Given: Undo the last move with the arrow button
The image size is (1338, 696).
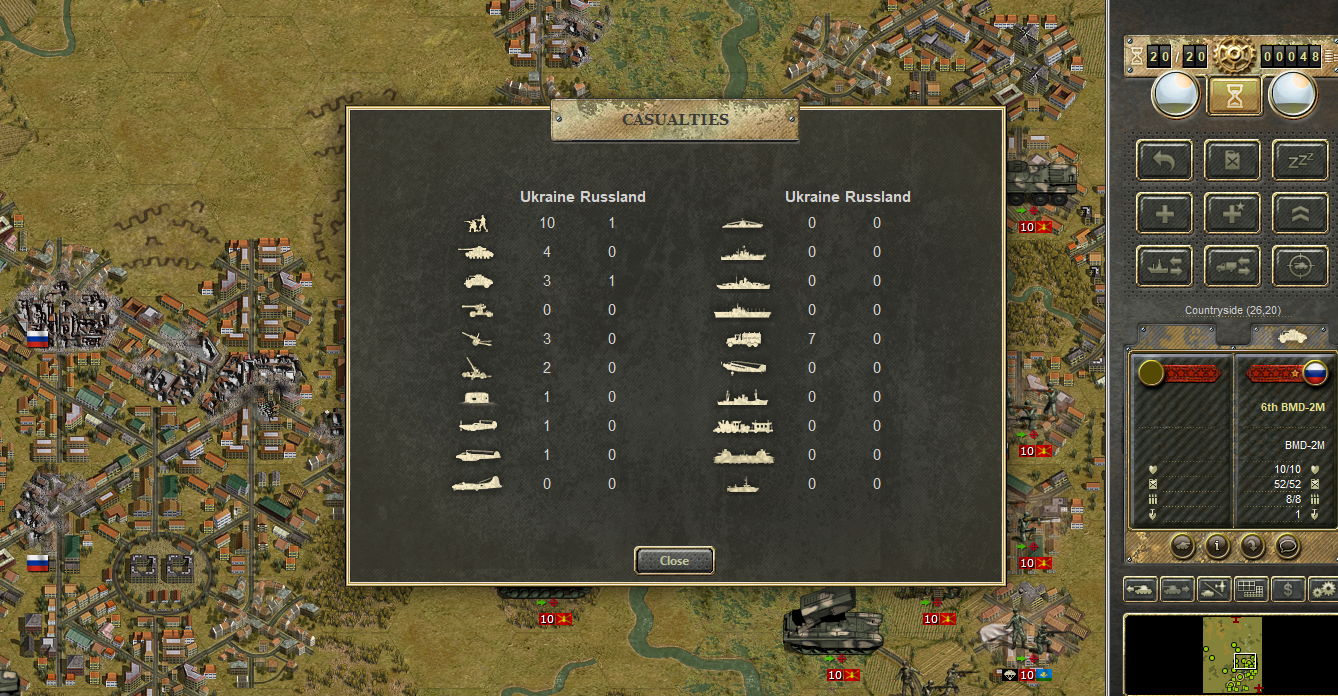Looking at the screenshot, I should [1164, 159].
